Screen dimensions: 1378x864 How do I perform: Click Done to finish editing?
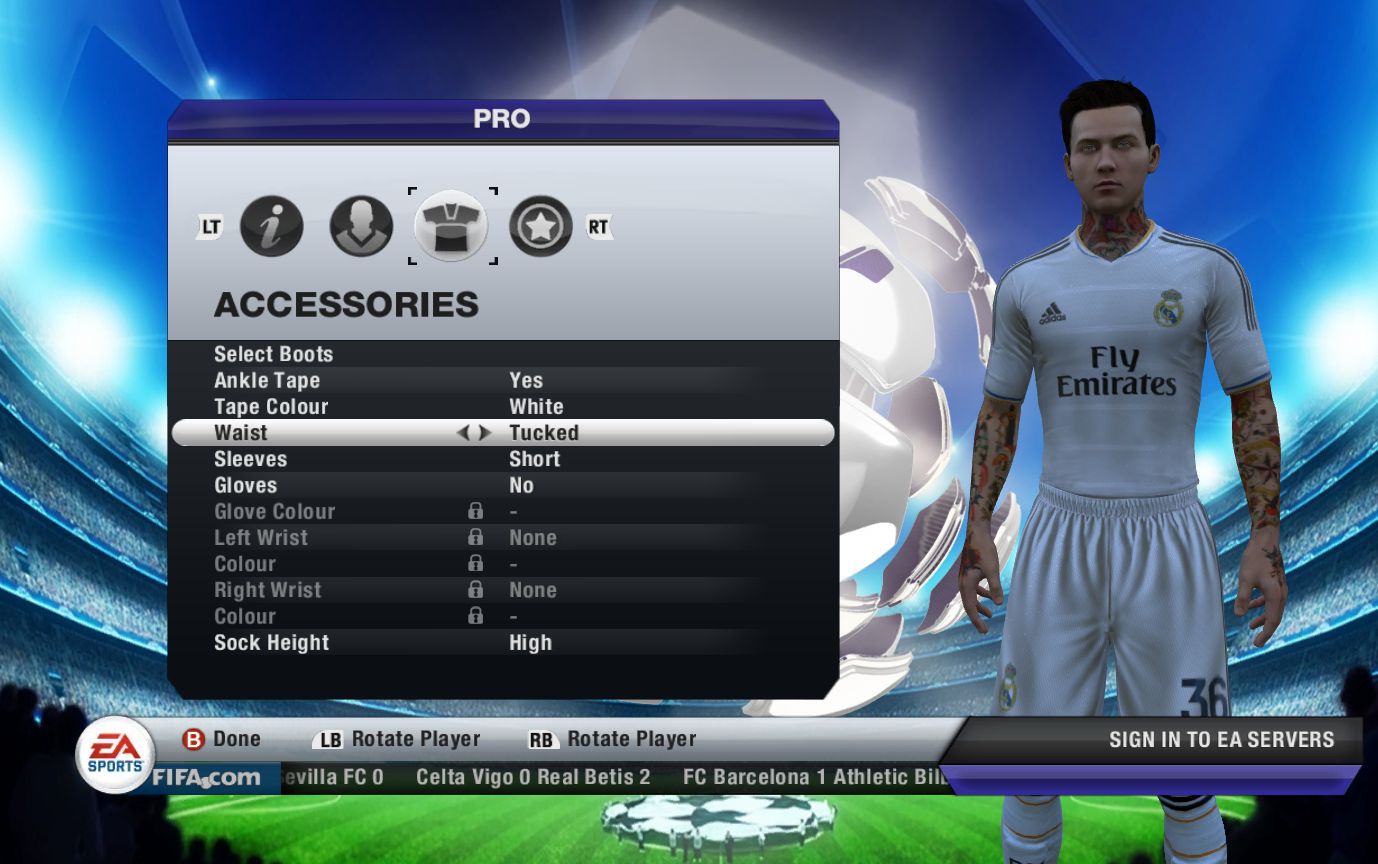tap(221, 740)
